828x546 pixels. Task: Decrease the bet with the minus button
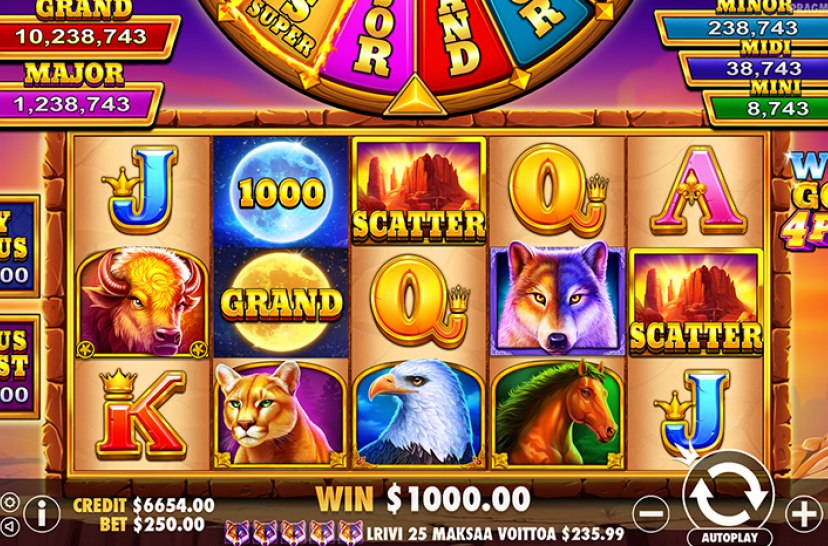click(x=650, y=514)
